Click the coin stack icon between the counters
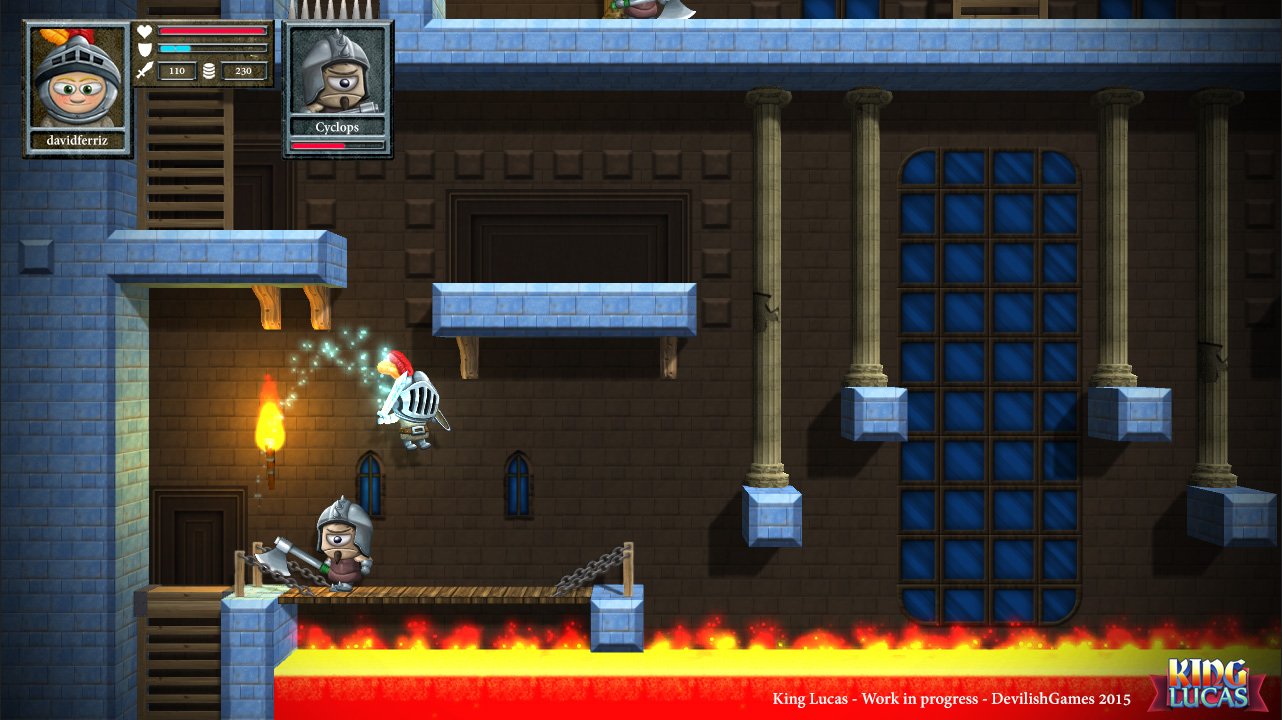 209,70
